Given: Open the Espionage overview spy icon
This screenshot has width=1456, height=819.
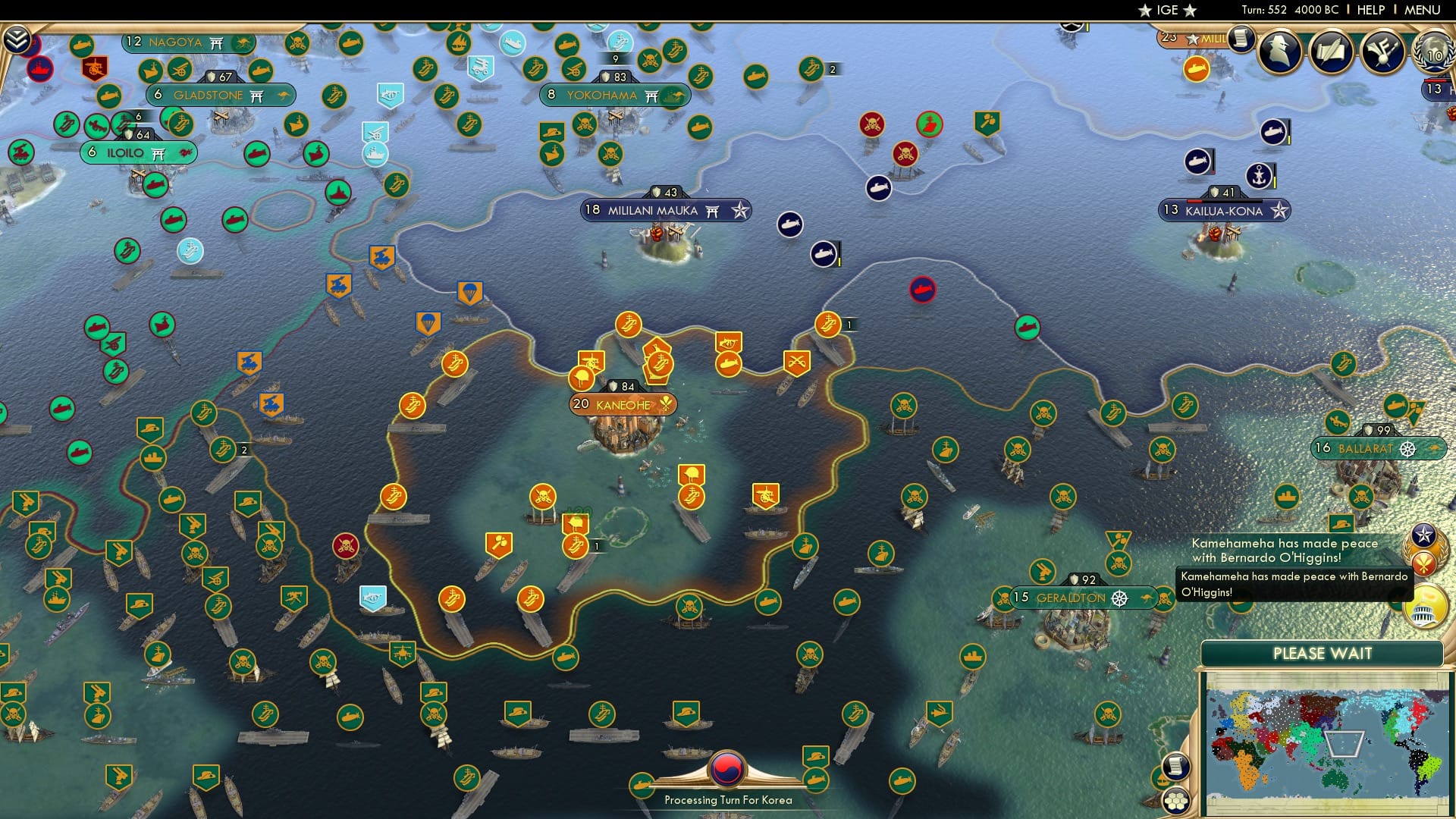Looking at the screenshot, I should [1280, 52].
